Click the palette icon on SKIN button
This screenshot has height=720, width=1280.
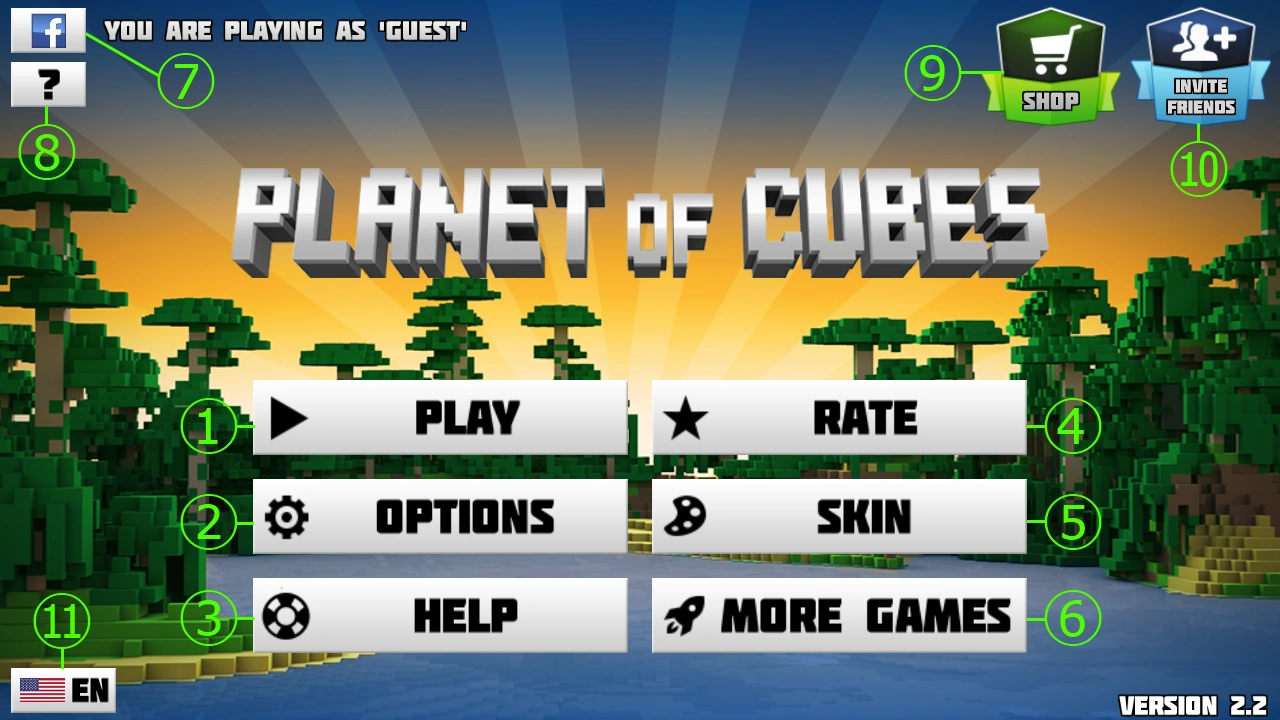point(684,516)
